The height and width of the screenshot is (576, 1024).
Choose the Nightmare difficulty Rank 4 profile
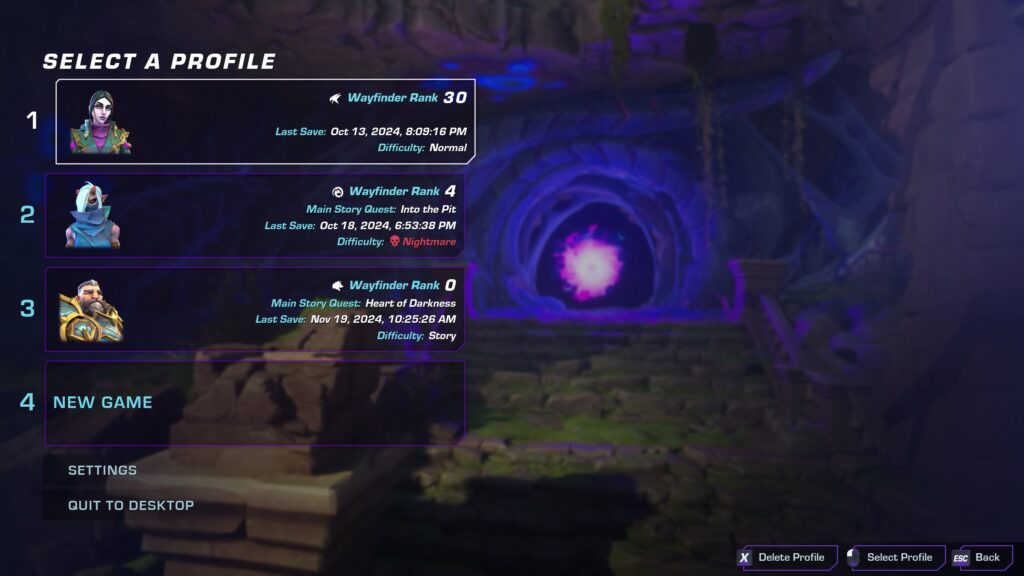255,215
